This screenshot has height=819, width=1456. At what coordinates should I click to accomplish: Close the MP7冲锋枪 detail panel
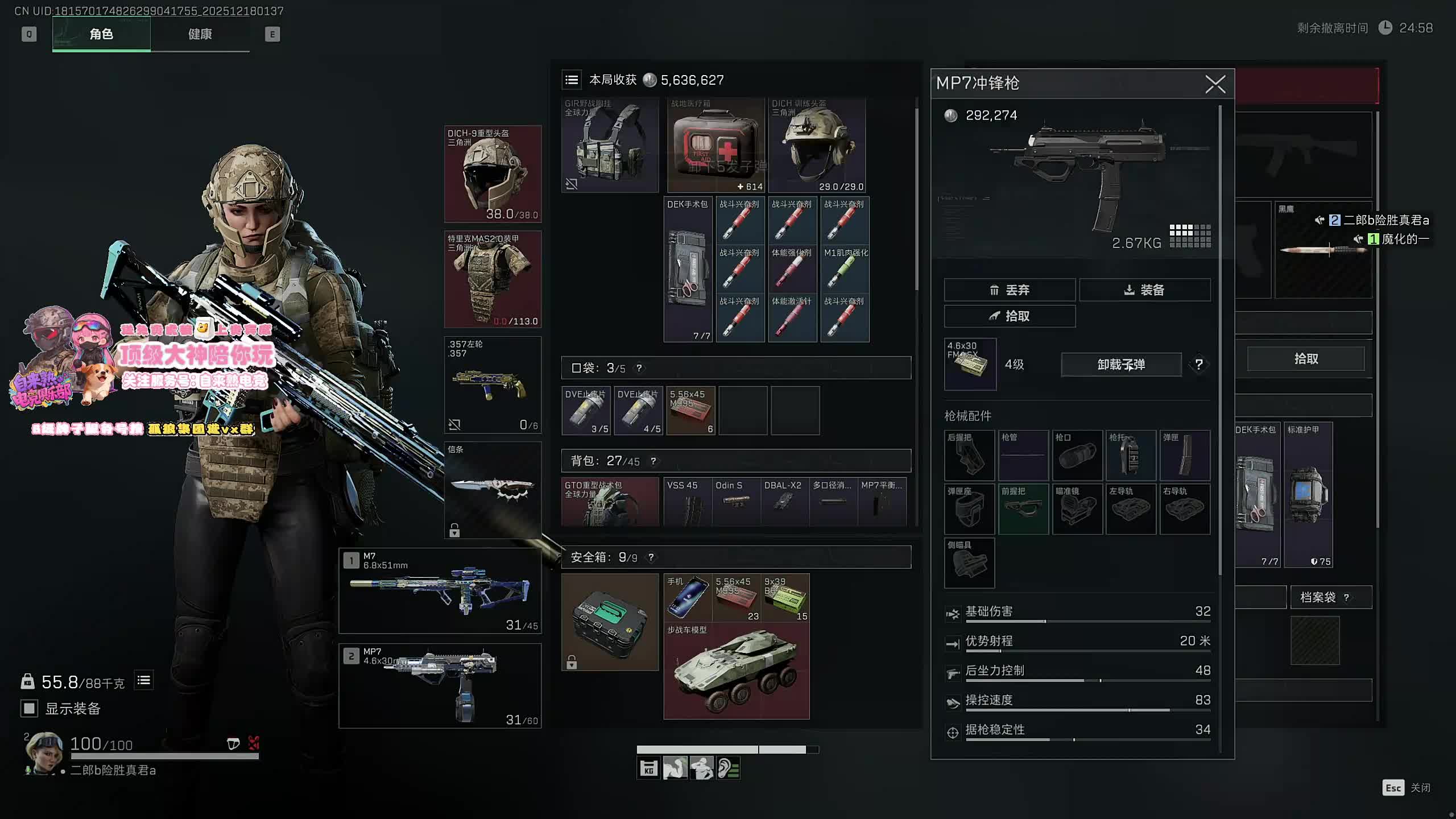coord(1215,85)
